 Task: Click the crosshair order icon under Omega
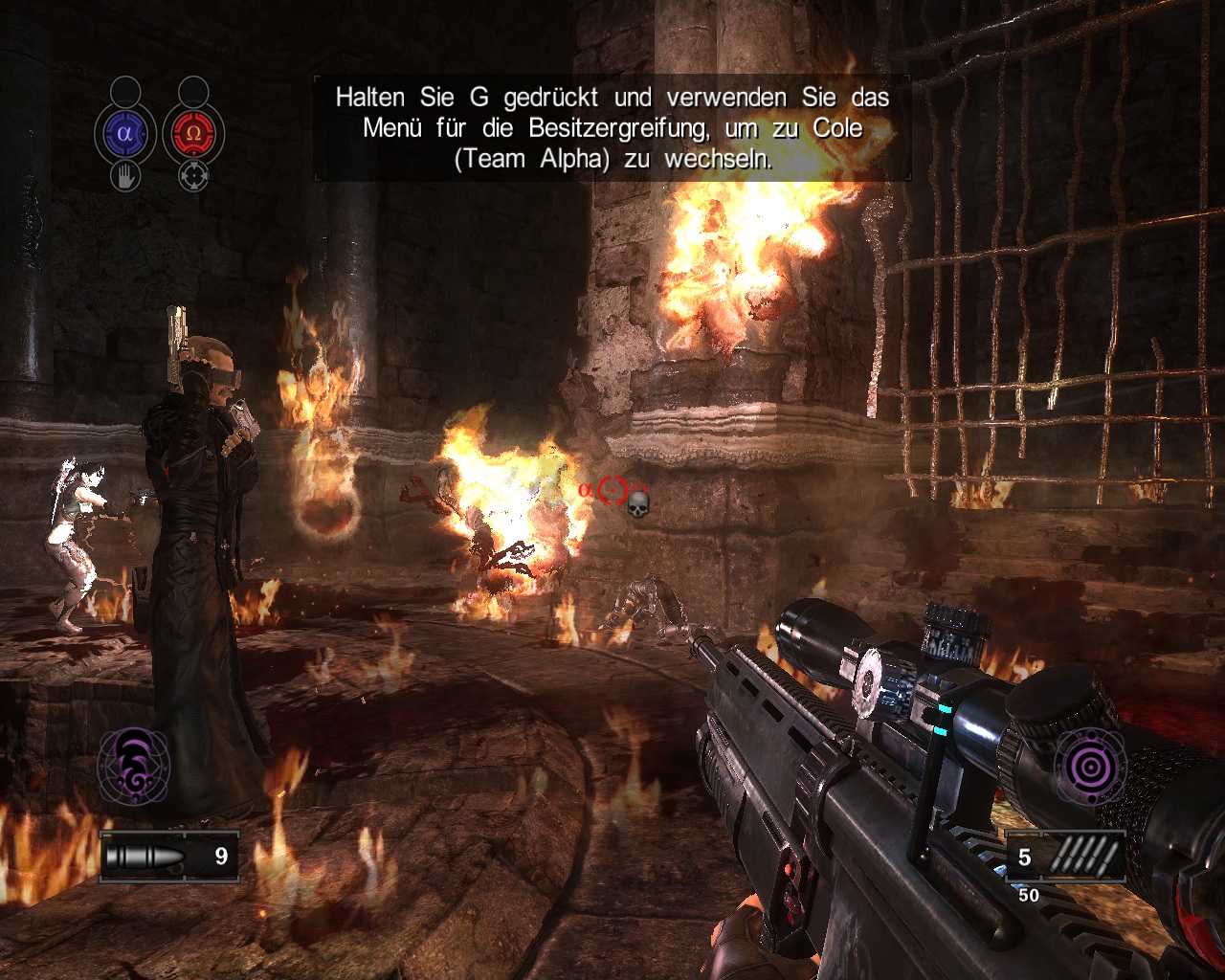(x=193, y=176)
